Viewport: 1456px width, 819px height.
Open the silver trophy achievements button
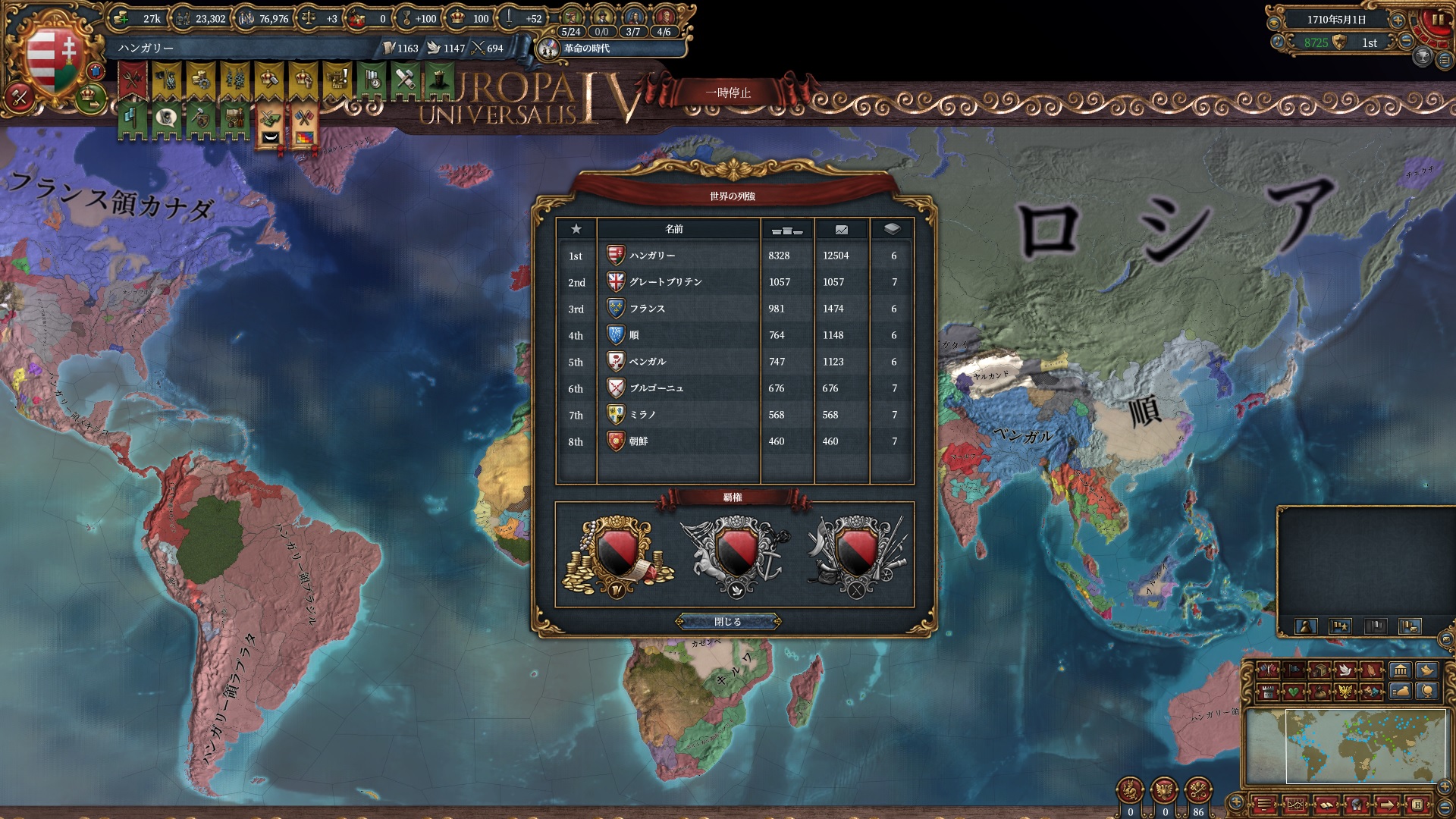[x=1423, y=56]
